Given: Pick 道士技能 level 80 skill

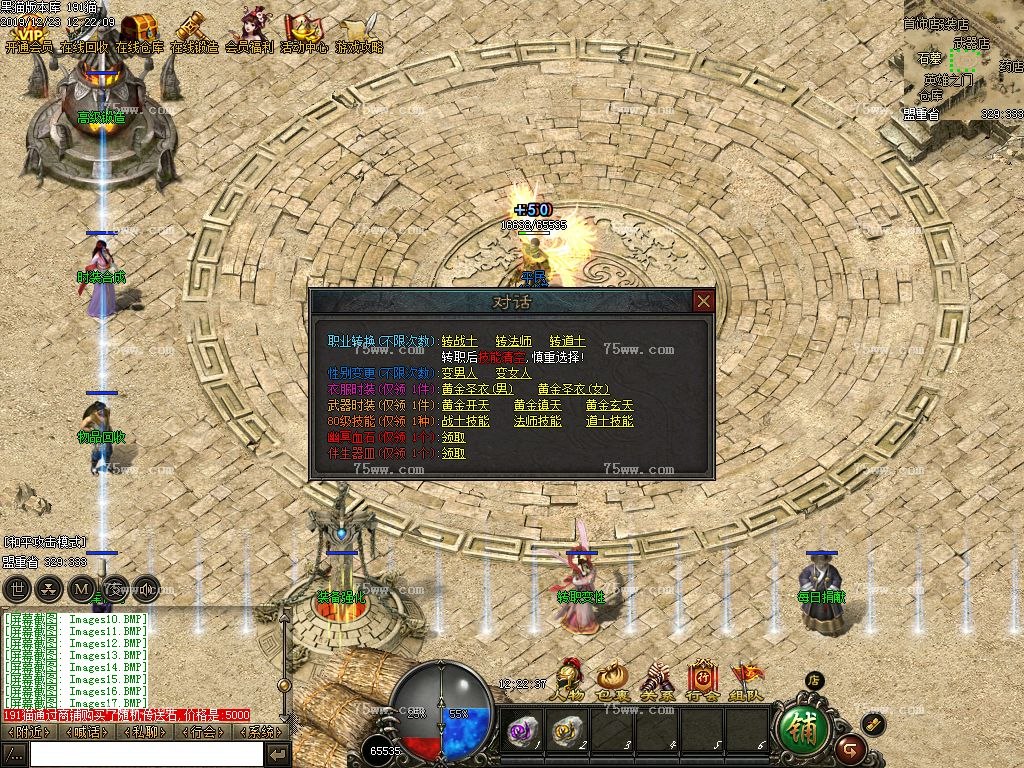Looking at the screenshot, I should 609,421.
